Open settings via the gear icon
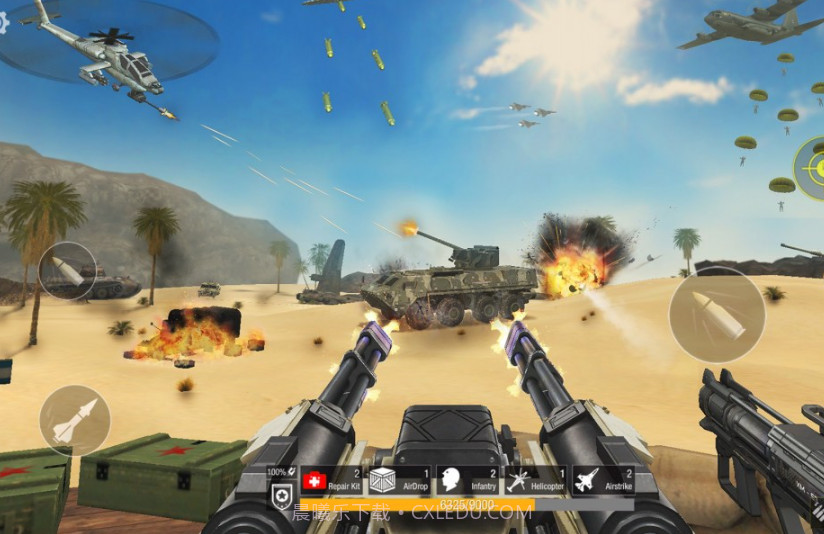This screenshot has height=534, width=824. (x=4, y=24)
